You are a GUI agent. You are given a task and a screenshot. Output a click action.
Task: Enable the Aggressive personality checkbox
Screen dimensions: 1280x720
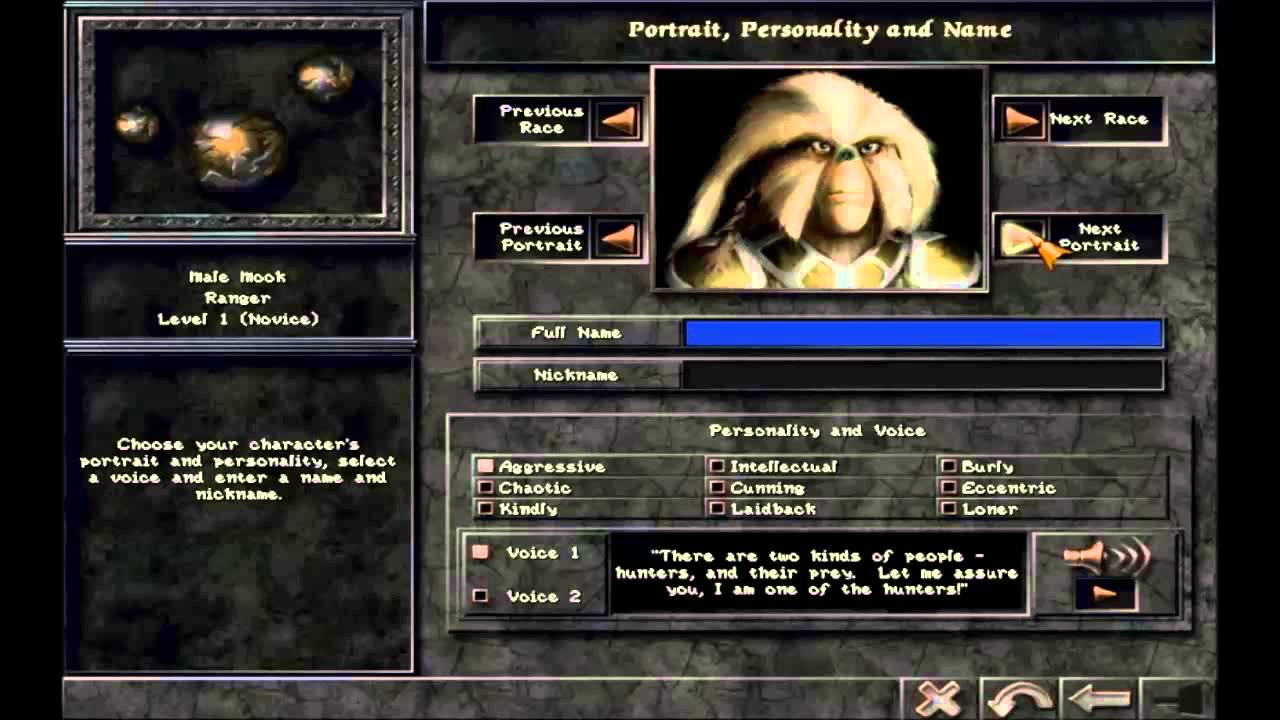(487, 465)
